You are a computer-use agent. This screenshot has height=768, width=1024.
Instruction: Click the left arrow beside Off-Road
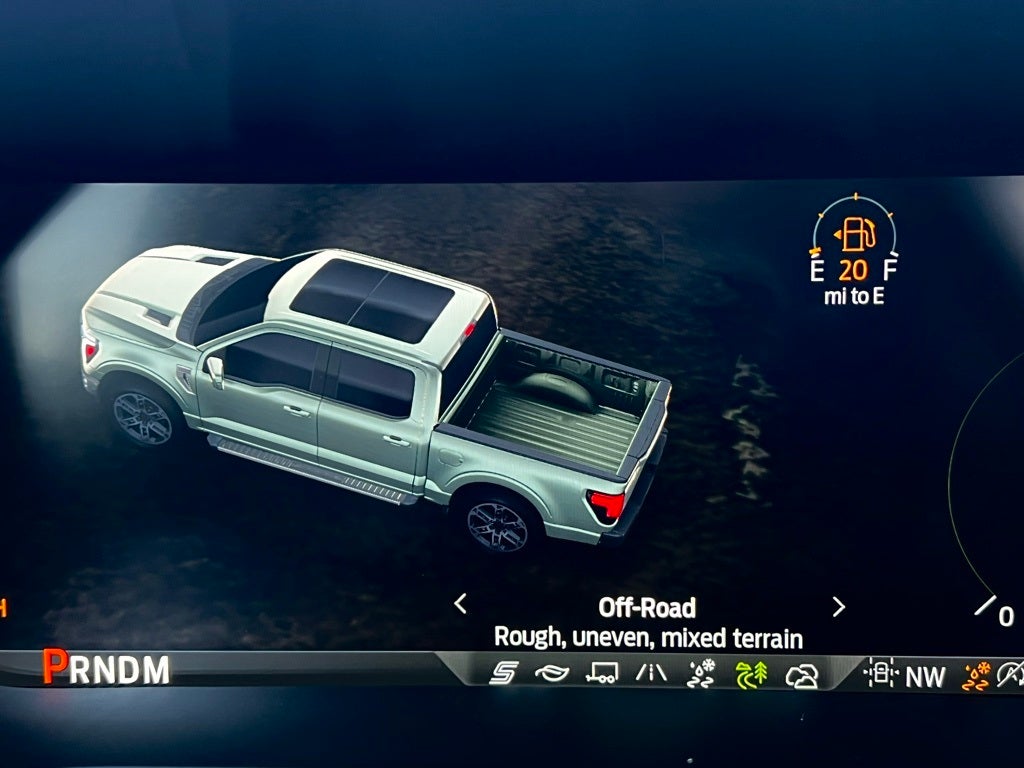460,604
